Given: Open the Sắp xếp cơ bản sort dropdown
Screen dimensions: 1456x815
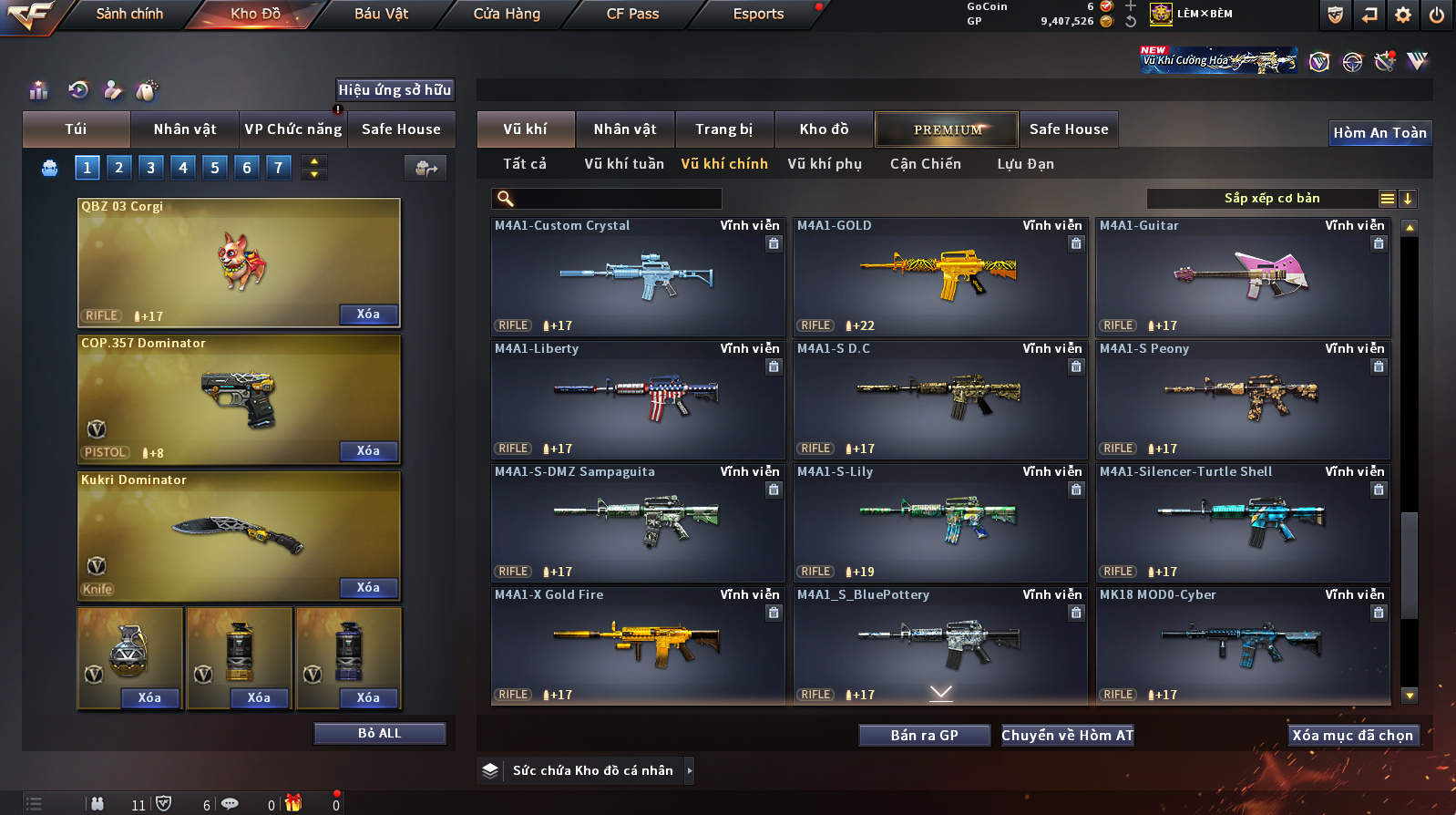Looking at the screenshot, I should click(x=1271, y=199).
